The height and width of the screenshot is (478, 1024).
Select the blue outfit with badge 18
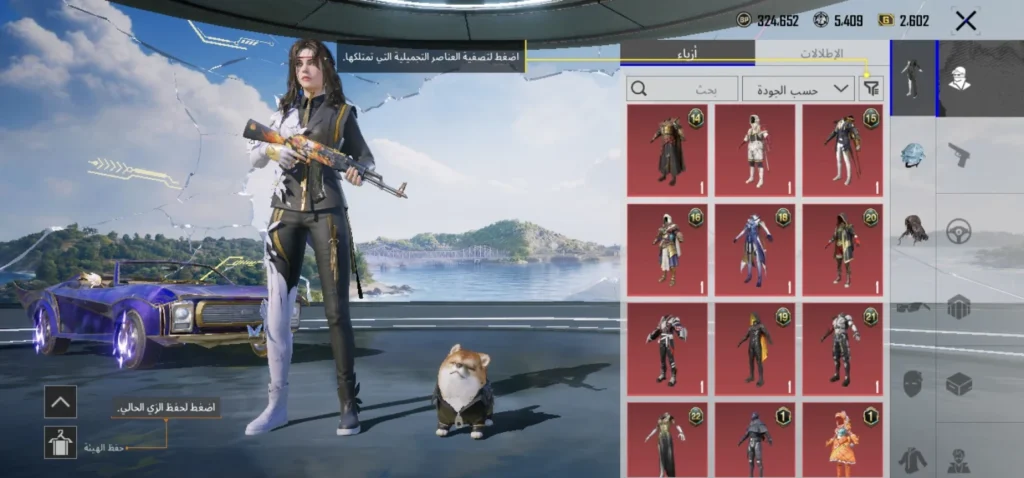pyautogui.click(x=755, y=250)
